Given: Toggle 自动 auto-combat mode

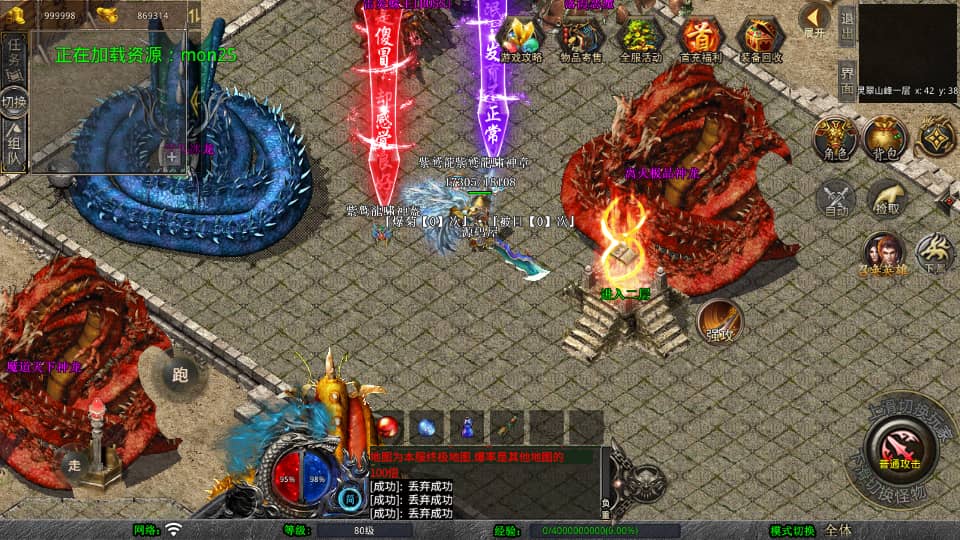Looking at the screenshot, I should 836,199.
